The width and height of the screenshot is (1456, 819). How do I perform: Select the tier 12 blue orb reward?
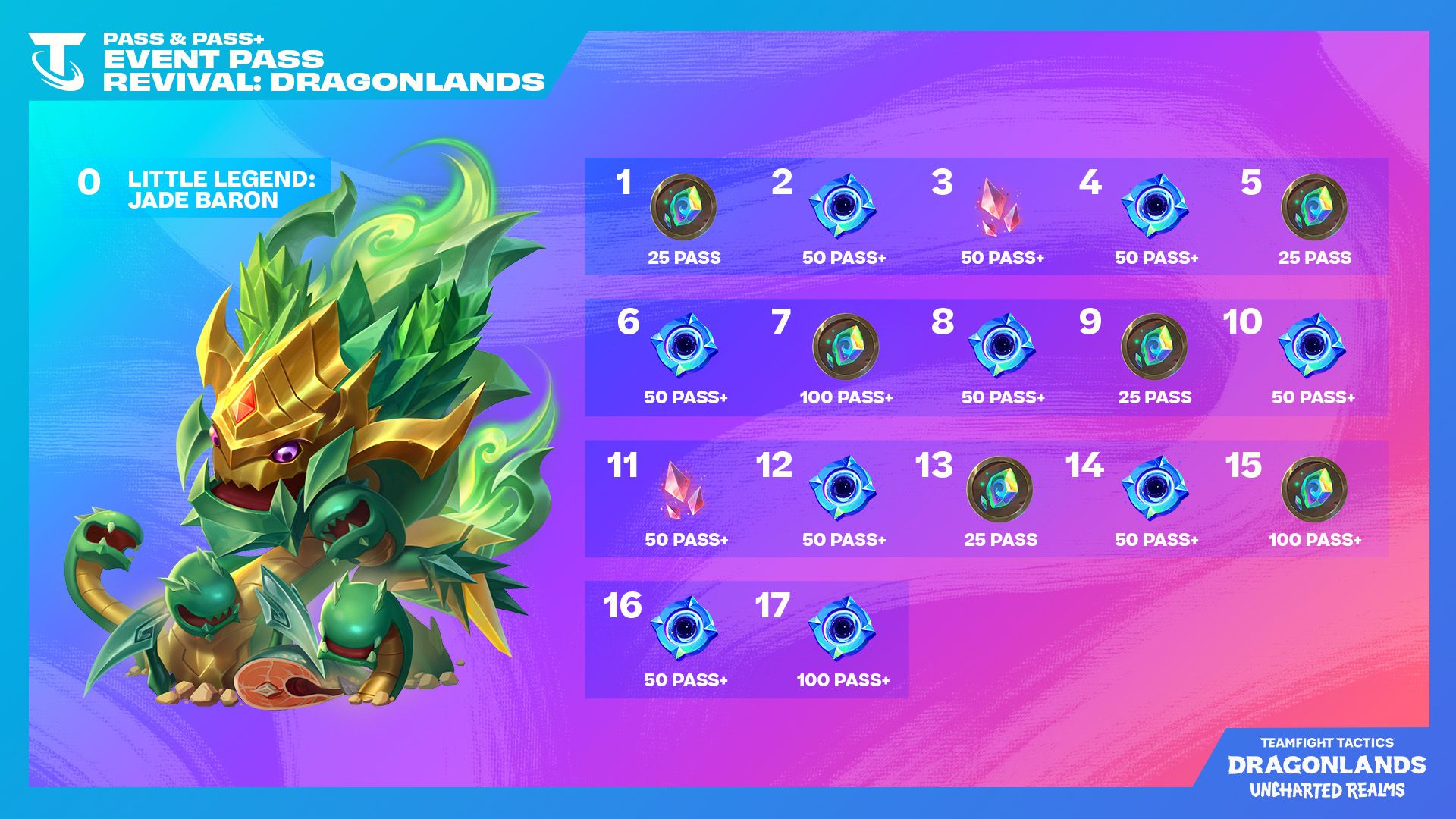842,488
